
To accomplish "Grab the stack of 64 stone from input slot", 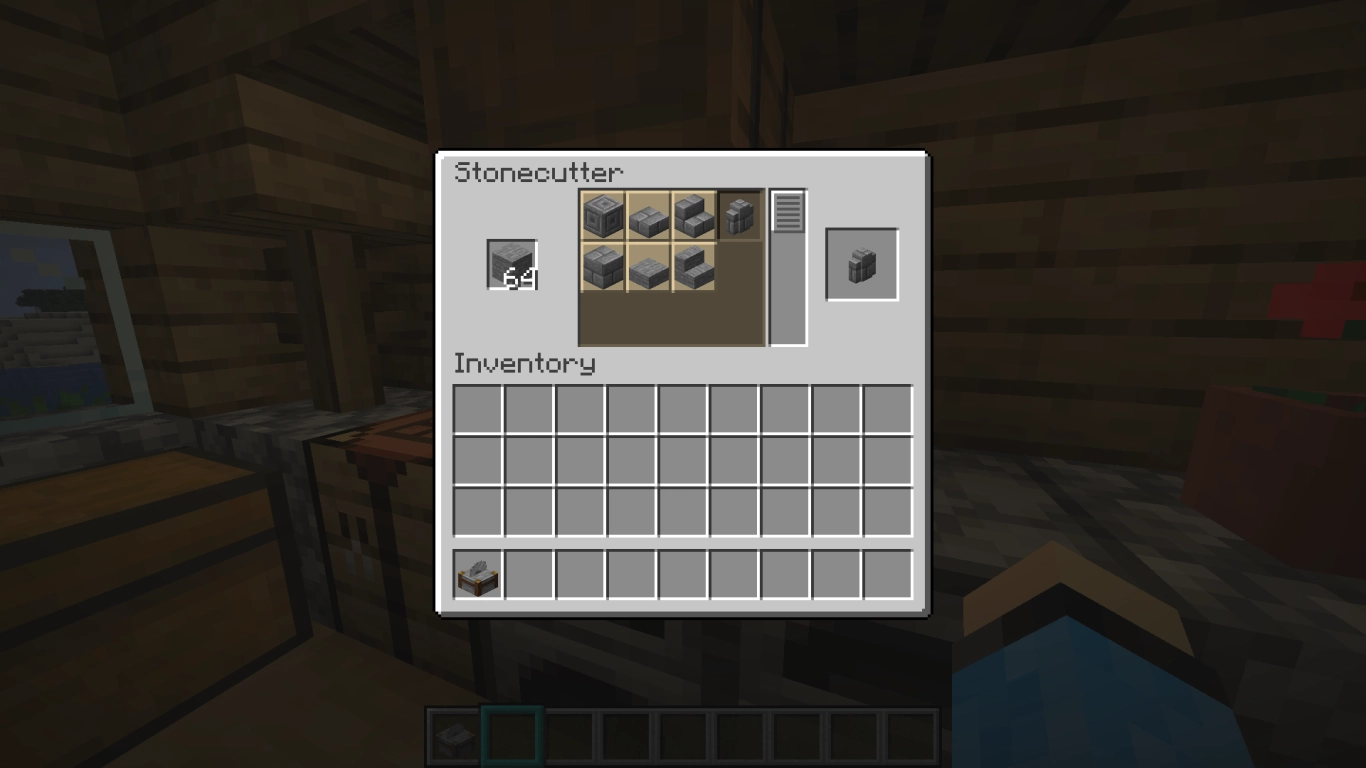I will point(511,264).
